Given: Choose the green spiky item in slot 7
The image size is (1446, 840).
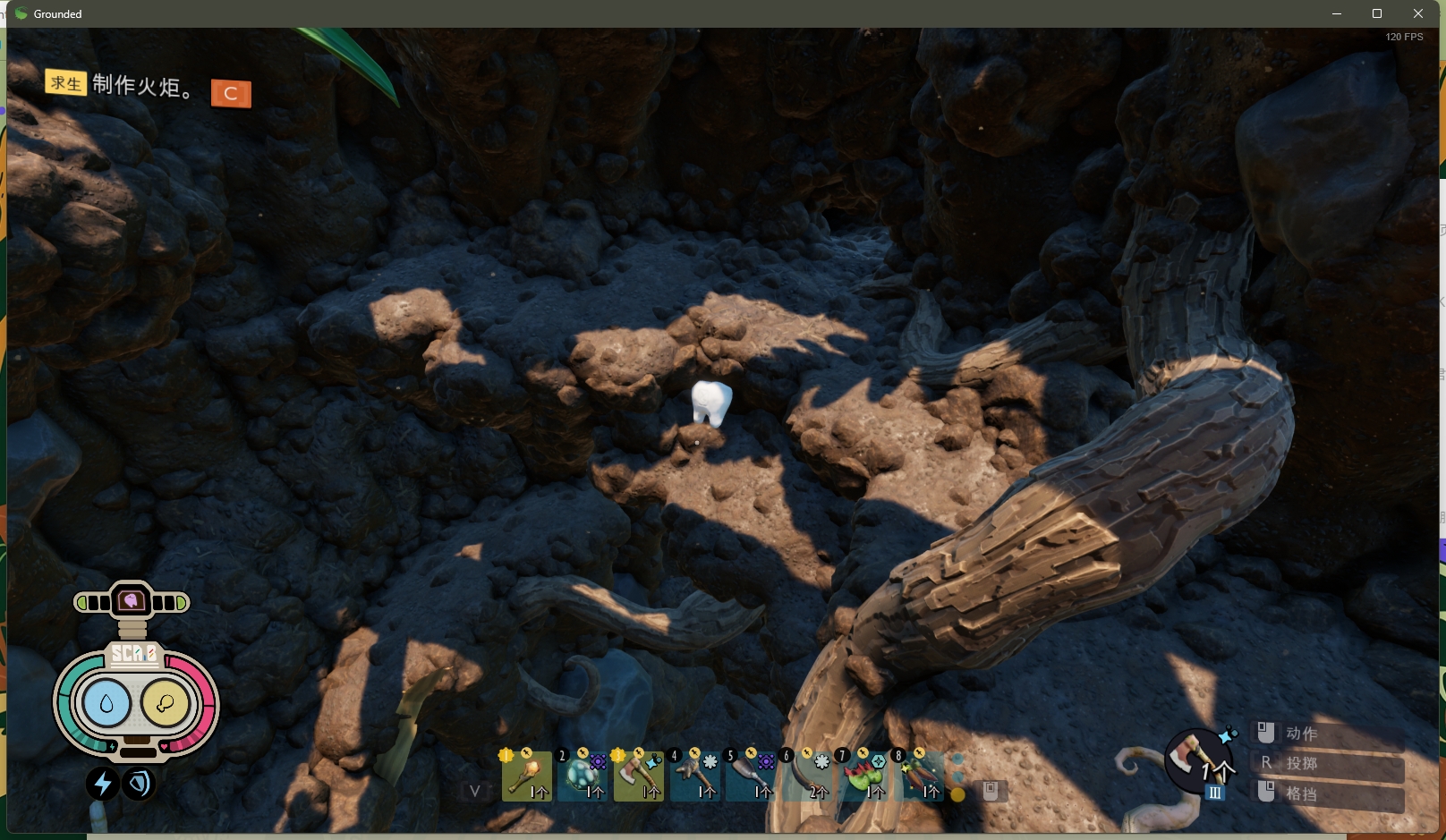Looking at the screenshot, I should point(863,776).
